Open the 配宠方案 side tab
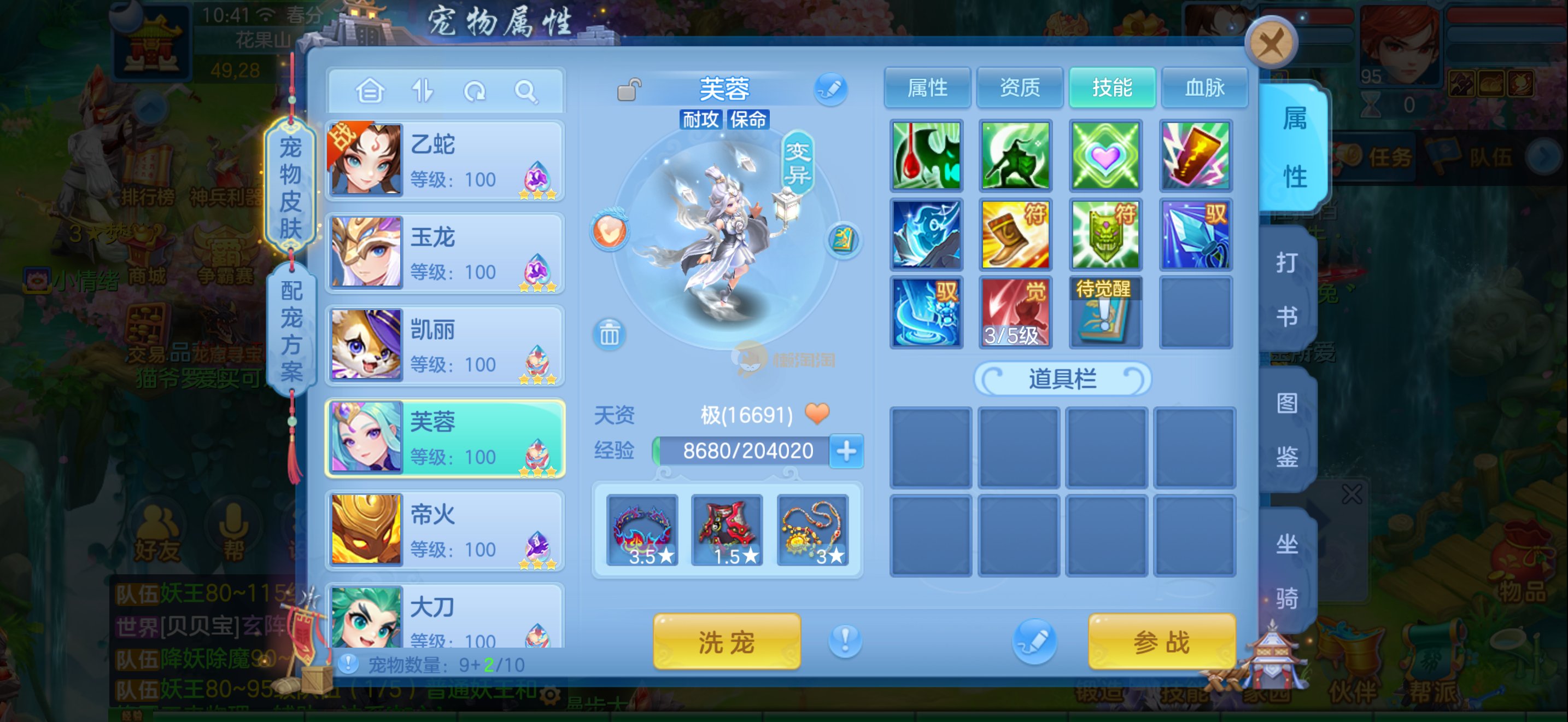 [291, 330]
